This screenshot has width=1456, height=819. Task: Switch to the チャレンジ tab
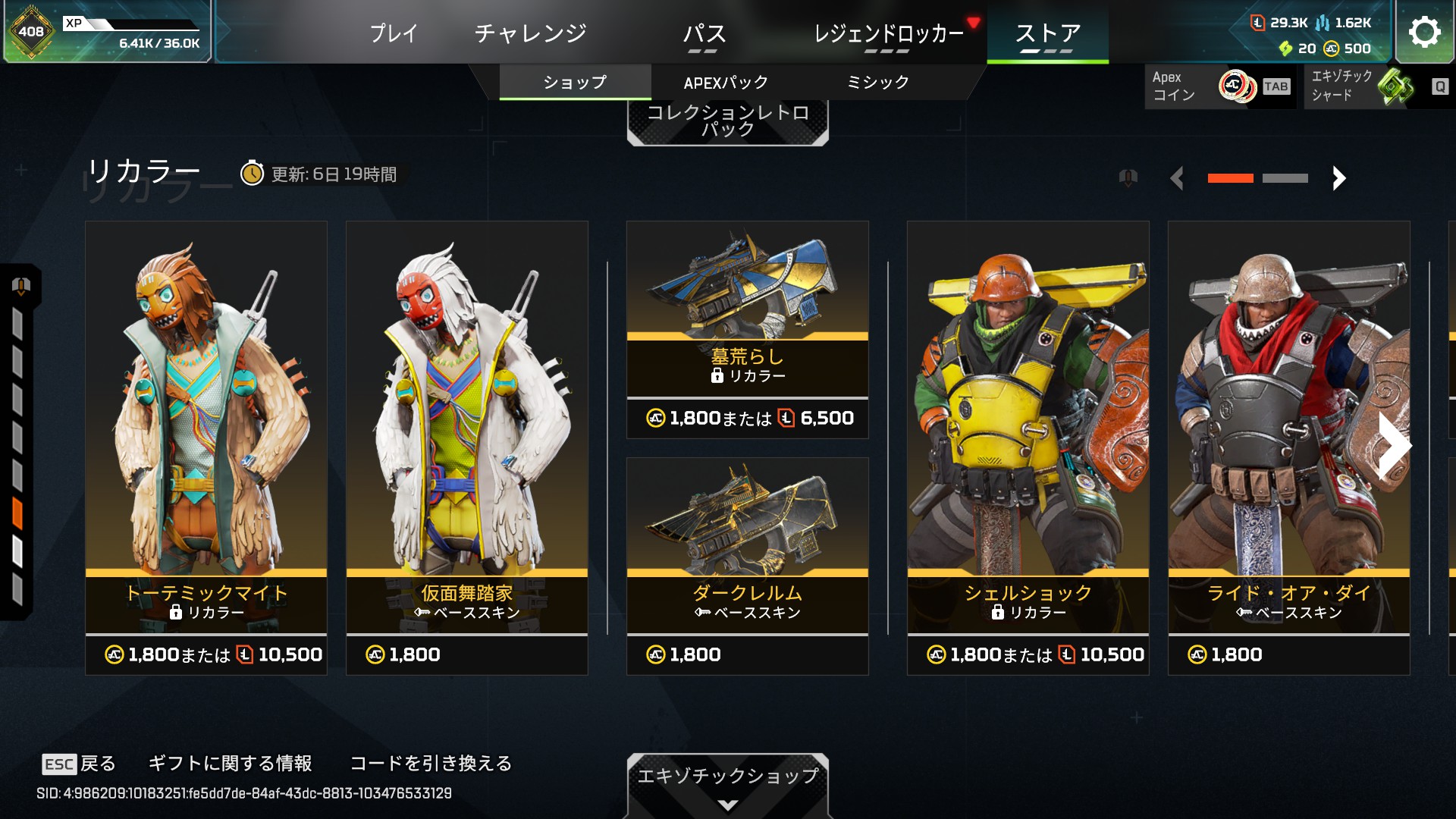tap(530, 33)
